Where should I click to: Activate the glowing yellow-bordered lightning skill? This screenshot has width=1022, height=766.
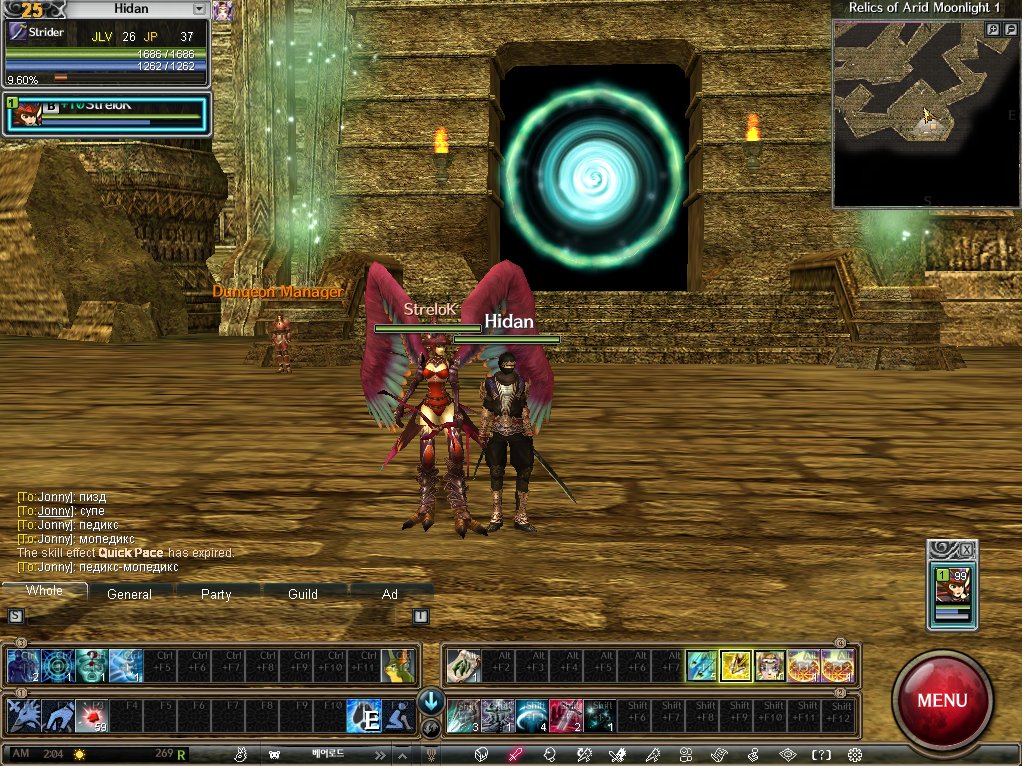[735, 666]
